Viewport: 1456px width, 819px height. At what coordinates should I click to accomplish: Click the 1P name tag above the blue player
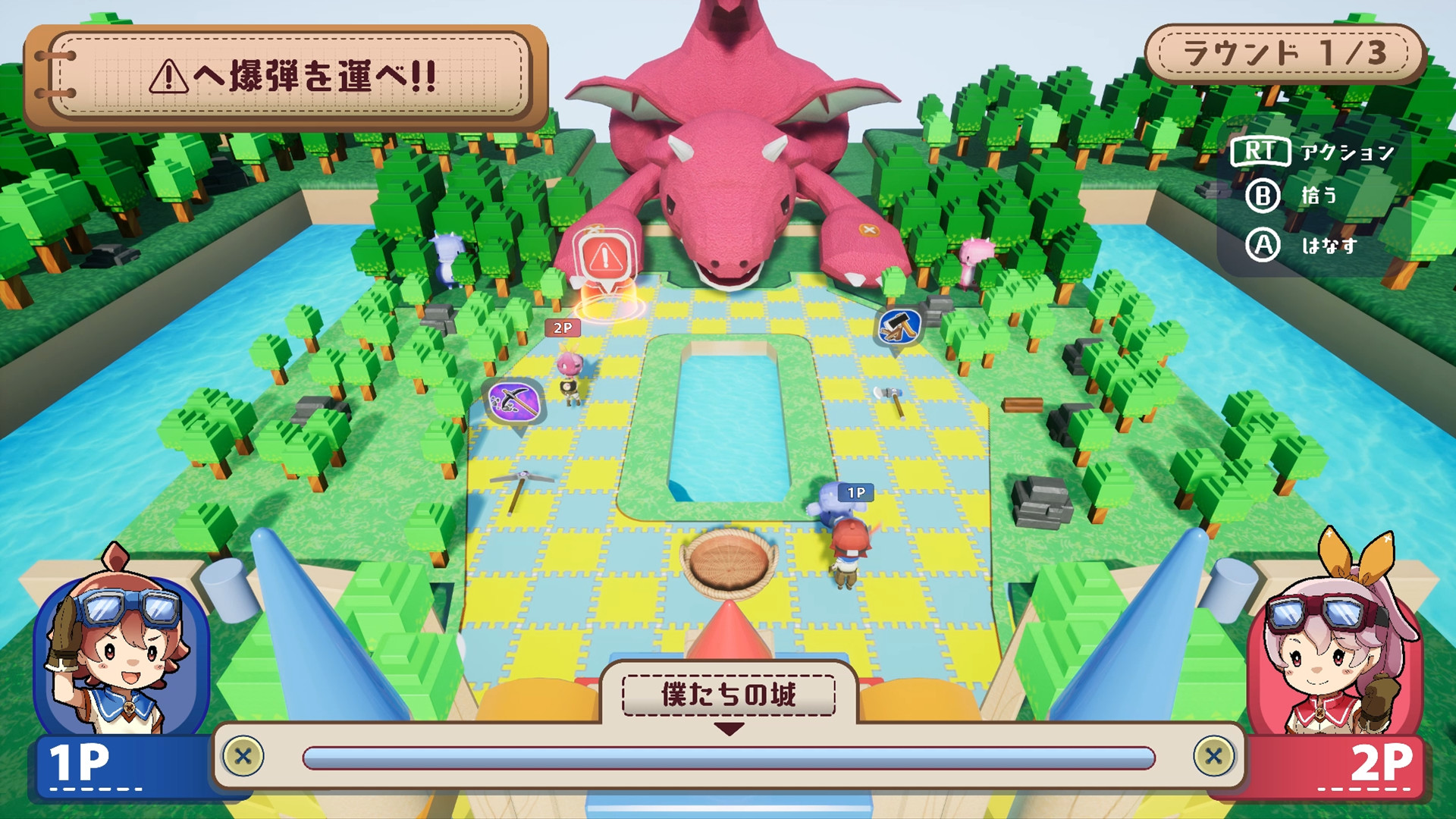tap(858, 492)
